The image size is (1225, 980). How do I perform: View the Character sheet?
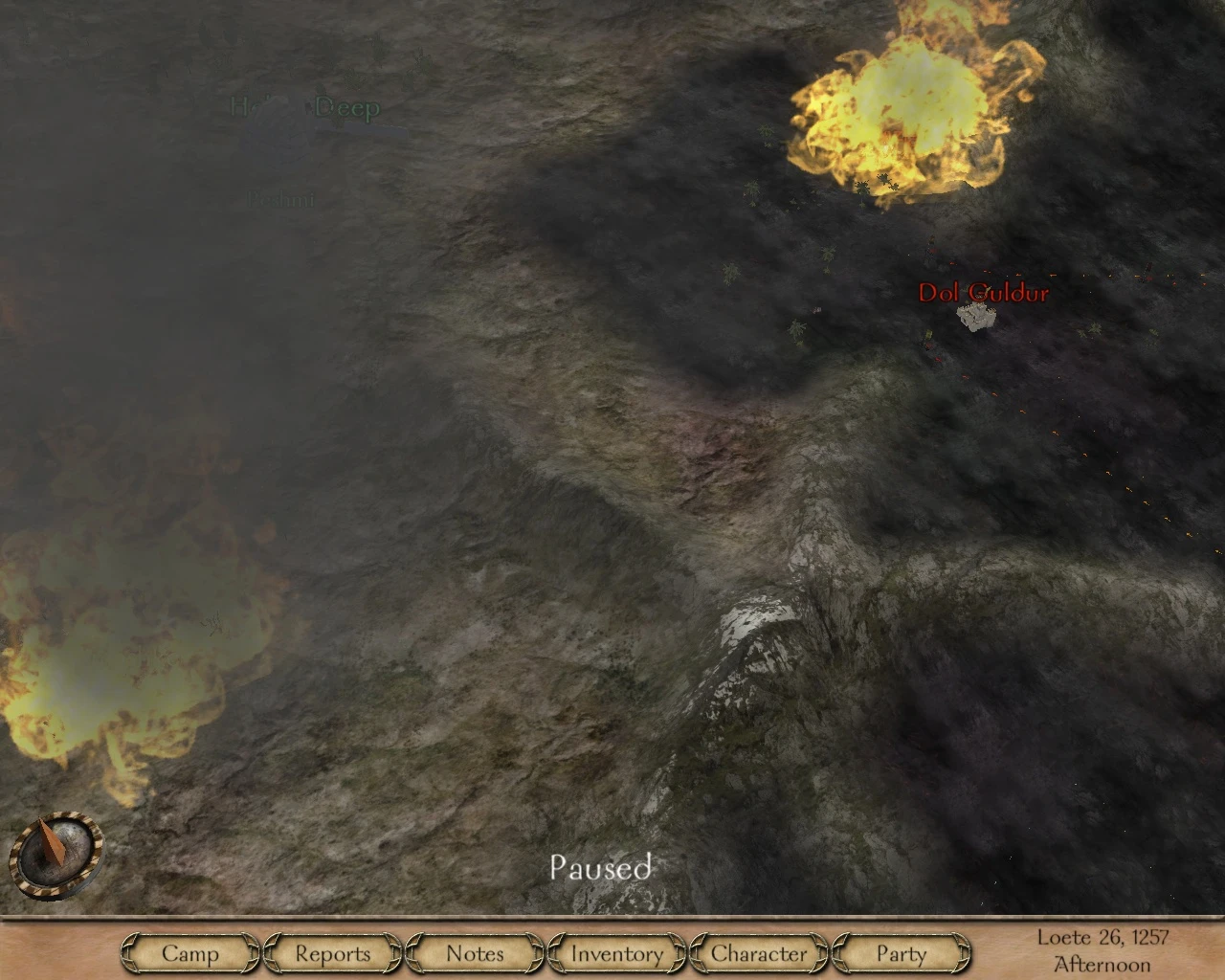coord(759,953)
